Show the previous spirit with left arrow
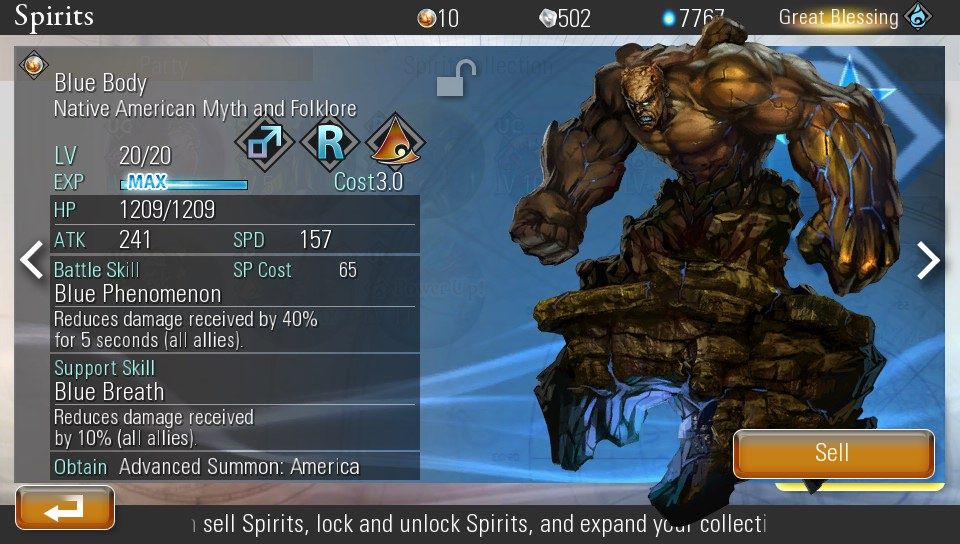Screen dimensions: 960x544 pyautogui.click(x=32, y=260)
